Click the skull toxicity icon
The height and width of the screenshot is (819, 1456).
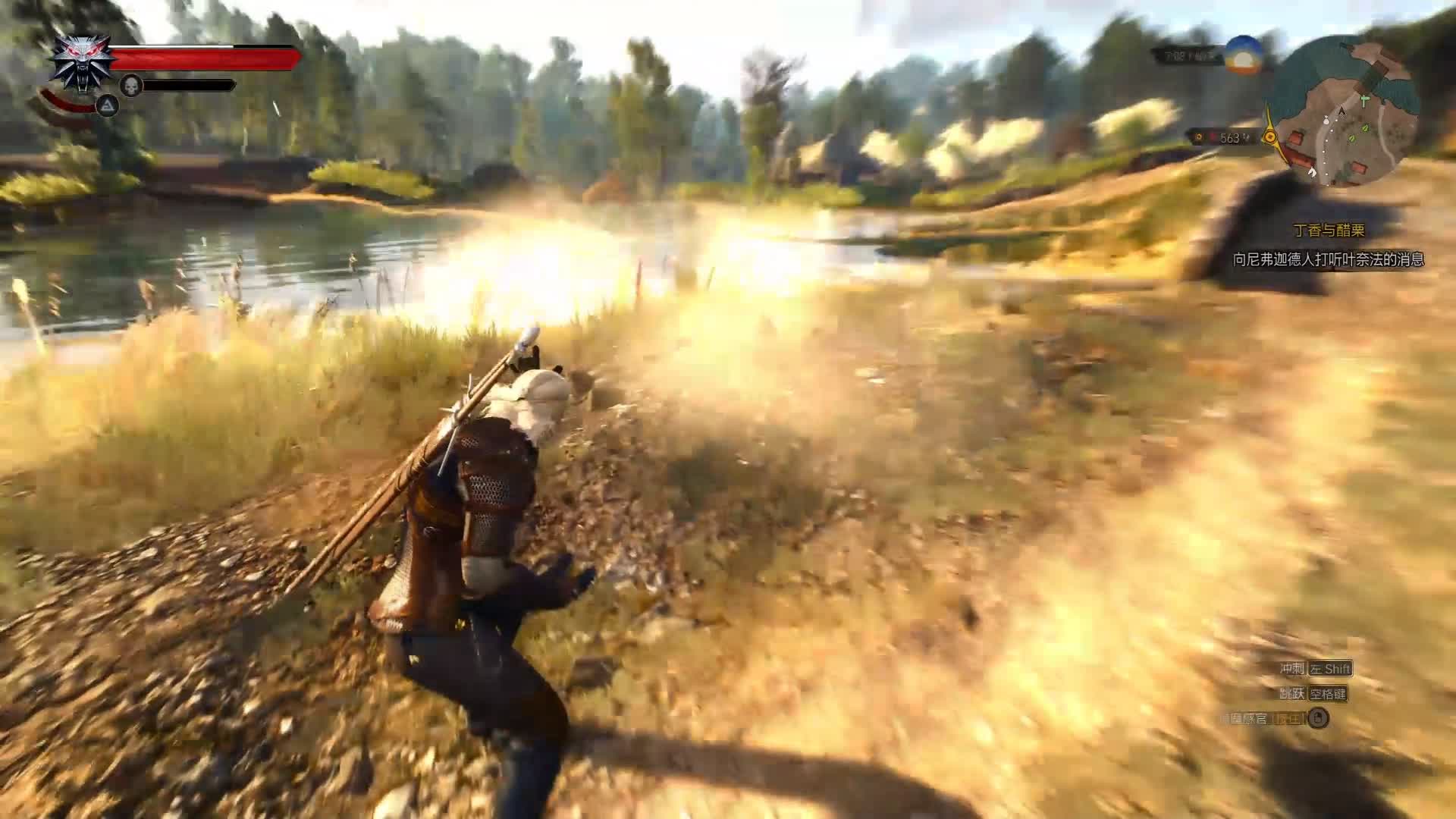point(131,86)
